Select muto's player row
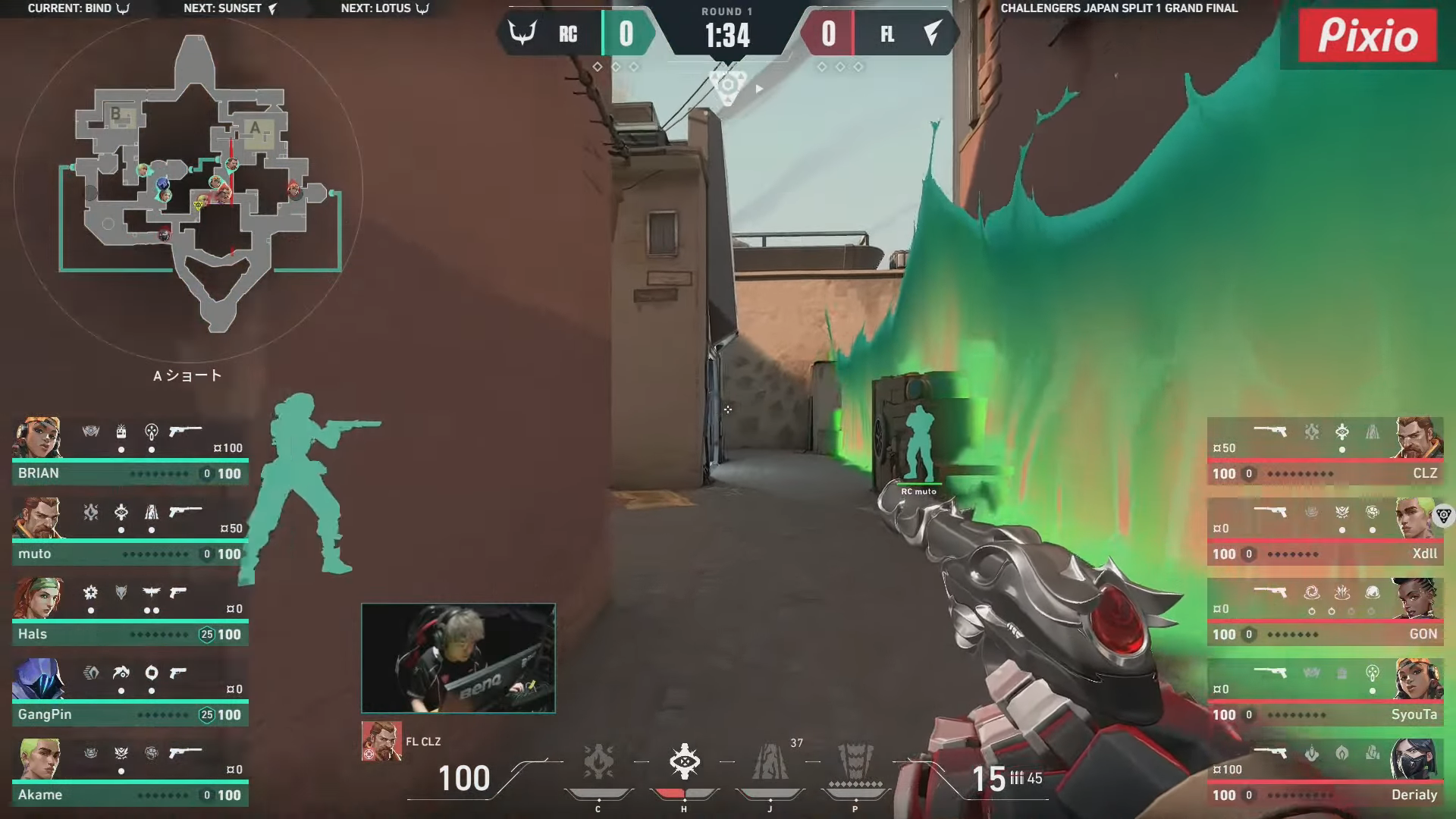 (x=130, y=532)
